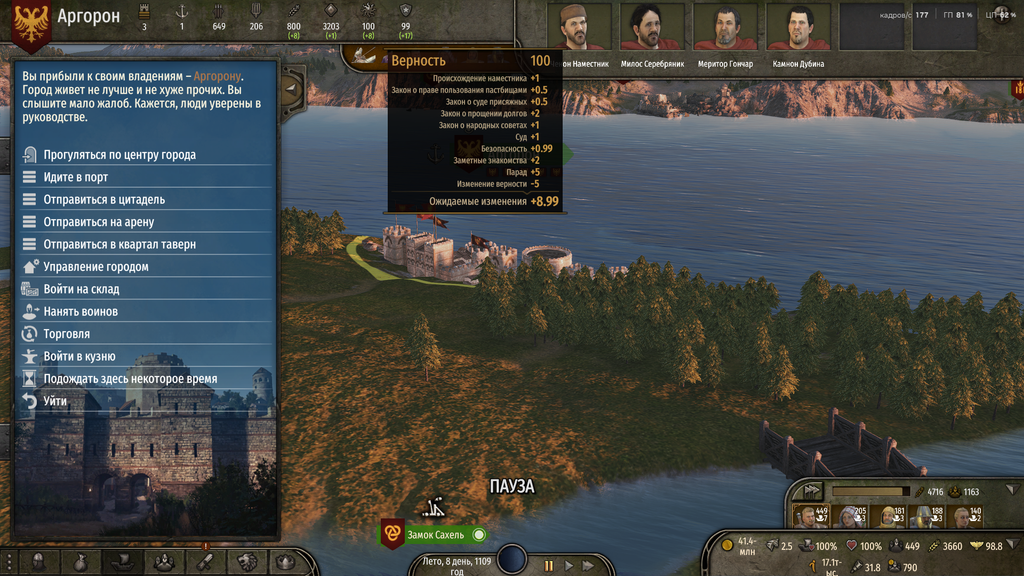Open the helmet icon in the bottom toolbar

tap(38, 563)
